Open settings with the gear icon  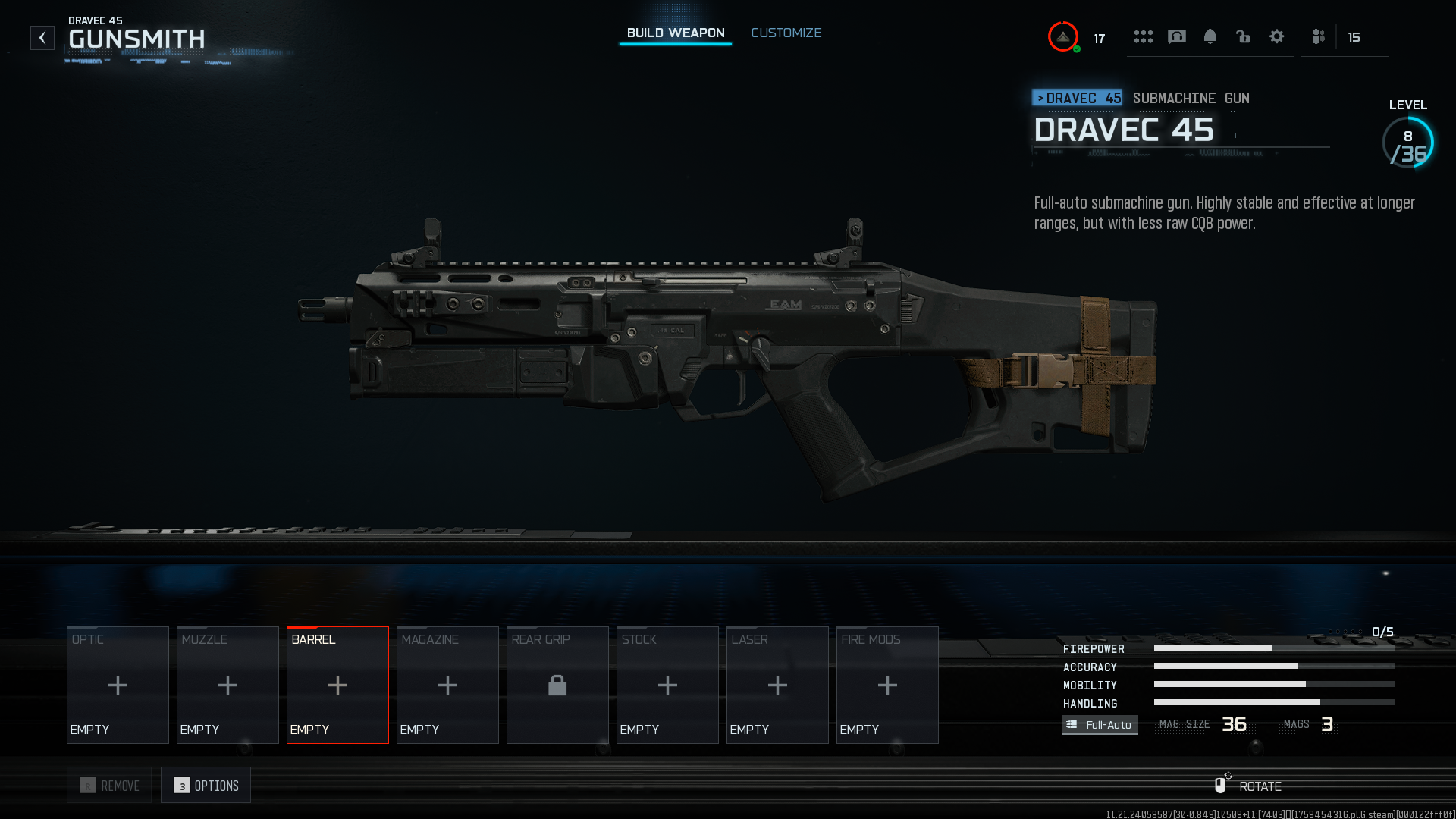pyautogui.click(x=1276, y=36)
